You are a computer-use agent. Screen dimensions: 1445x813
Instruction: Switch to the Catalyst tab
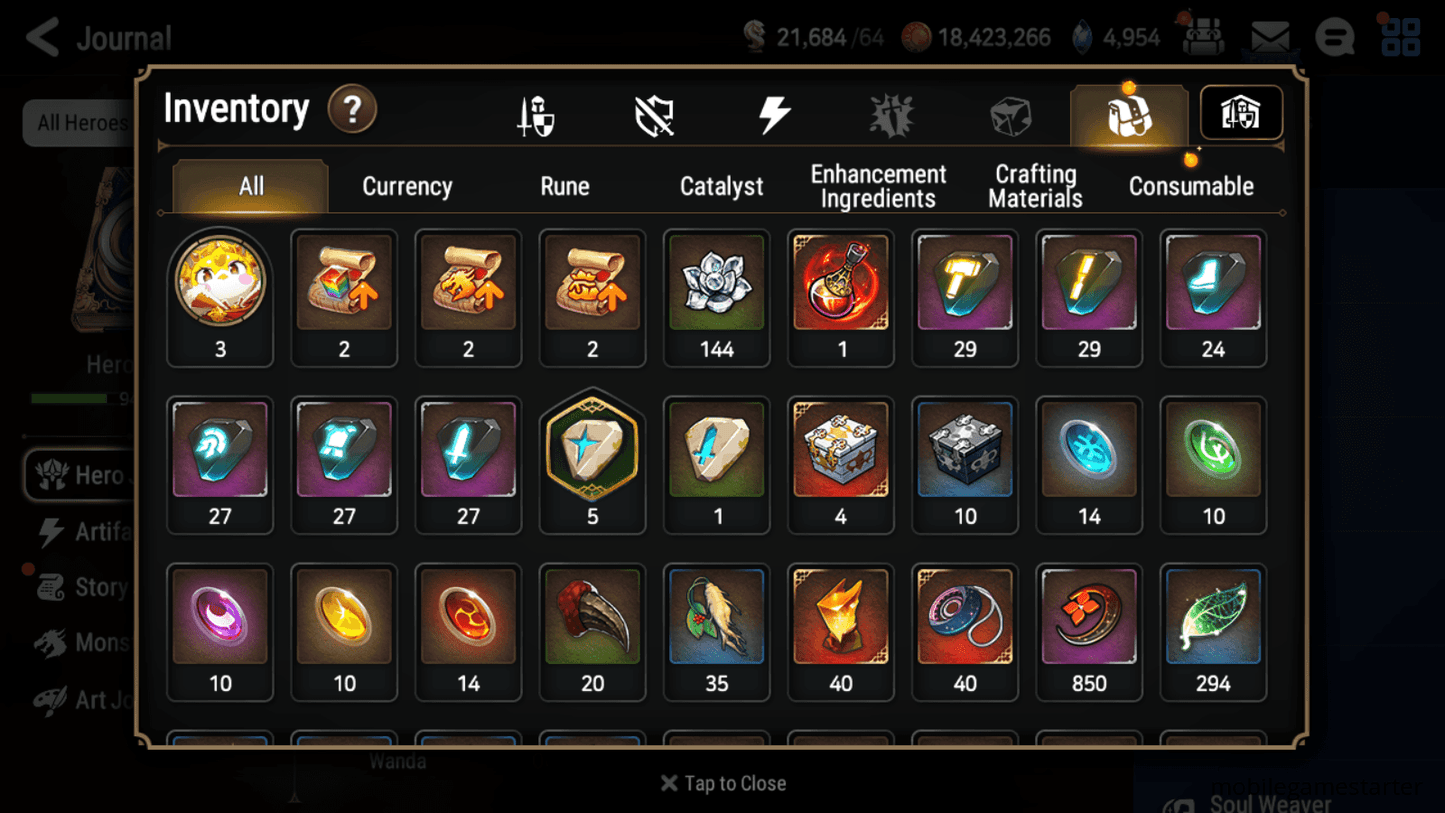tap(722, 186)
